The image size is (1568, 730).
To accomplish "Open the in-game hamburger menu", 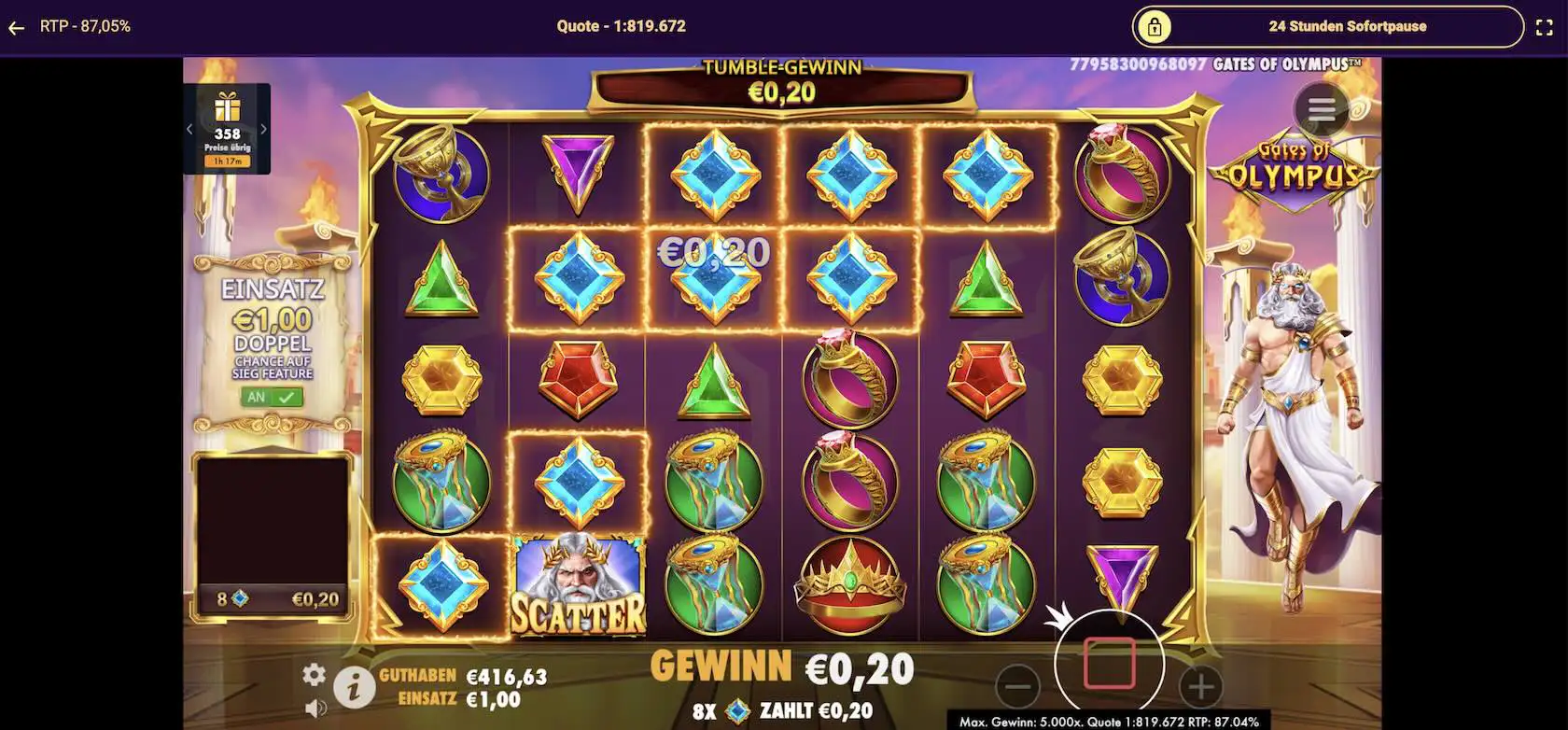I will click(1322, 109).
